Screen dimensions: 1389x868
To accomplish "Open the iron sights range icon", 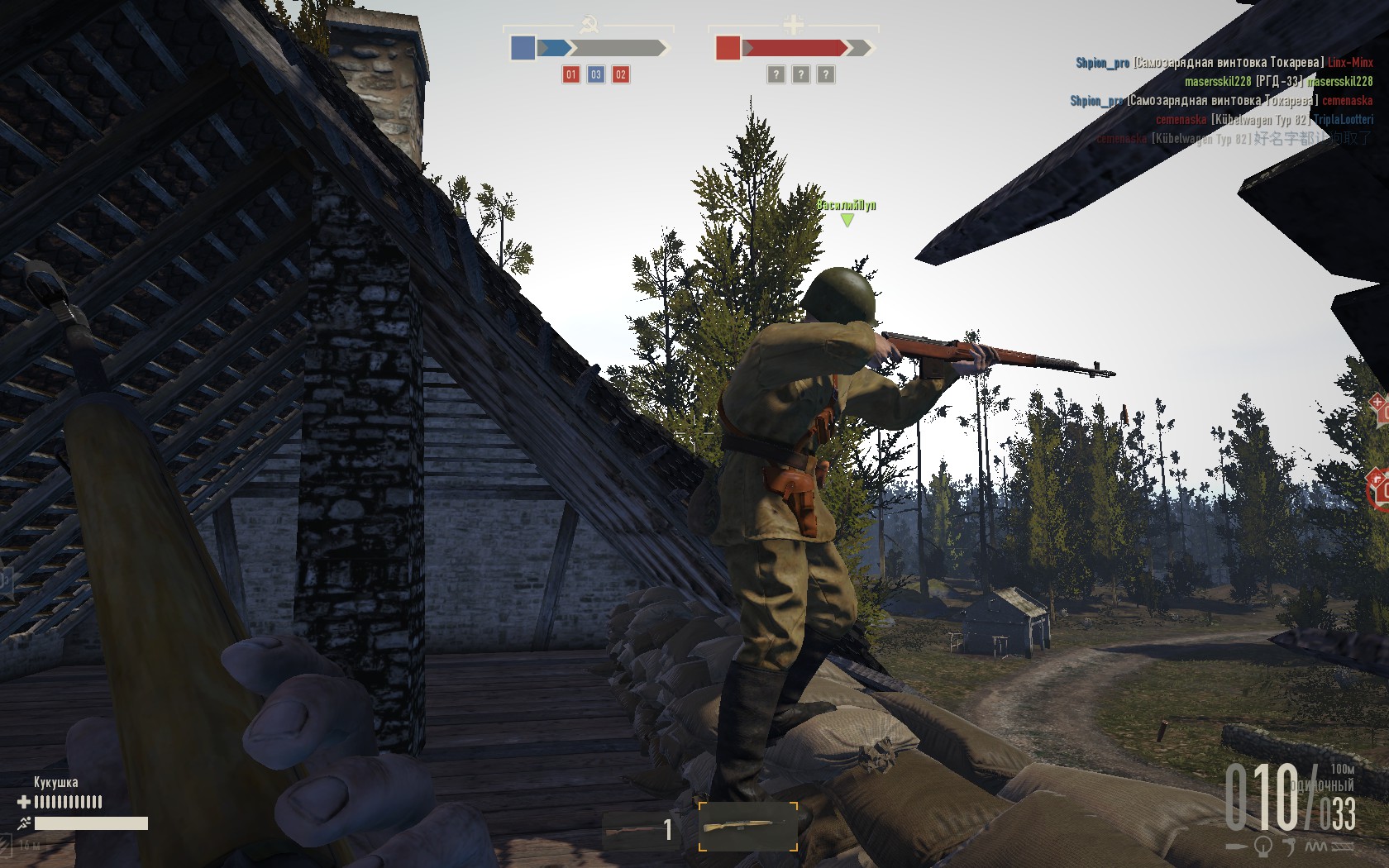I will pyautogui.click(x=1262, y=846).
